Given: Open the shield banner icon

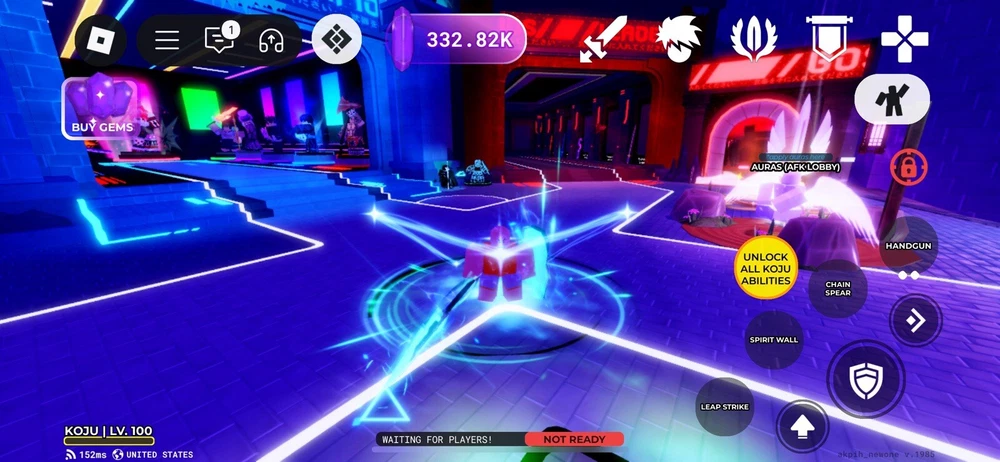Looking at the screenshot, I should click(828, 40).
